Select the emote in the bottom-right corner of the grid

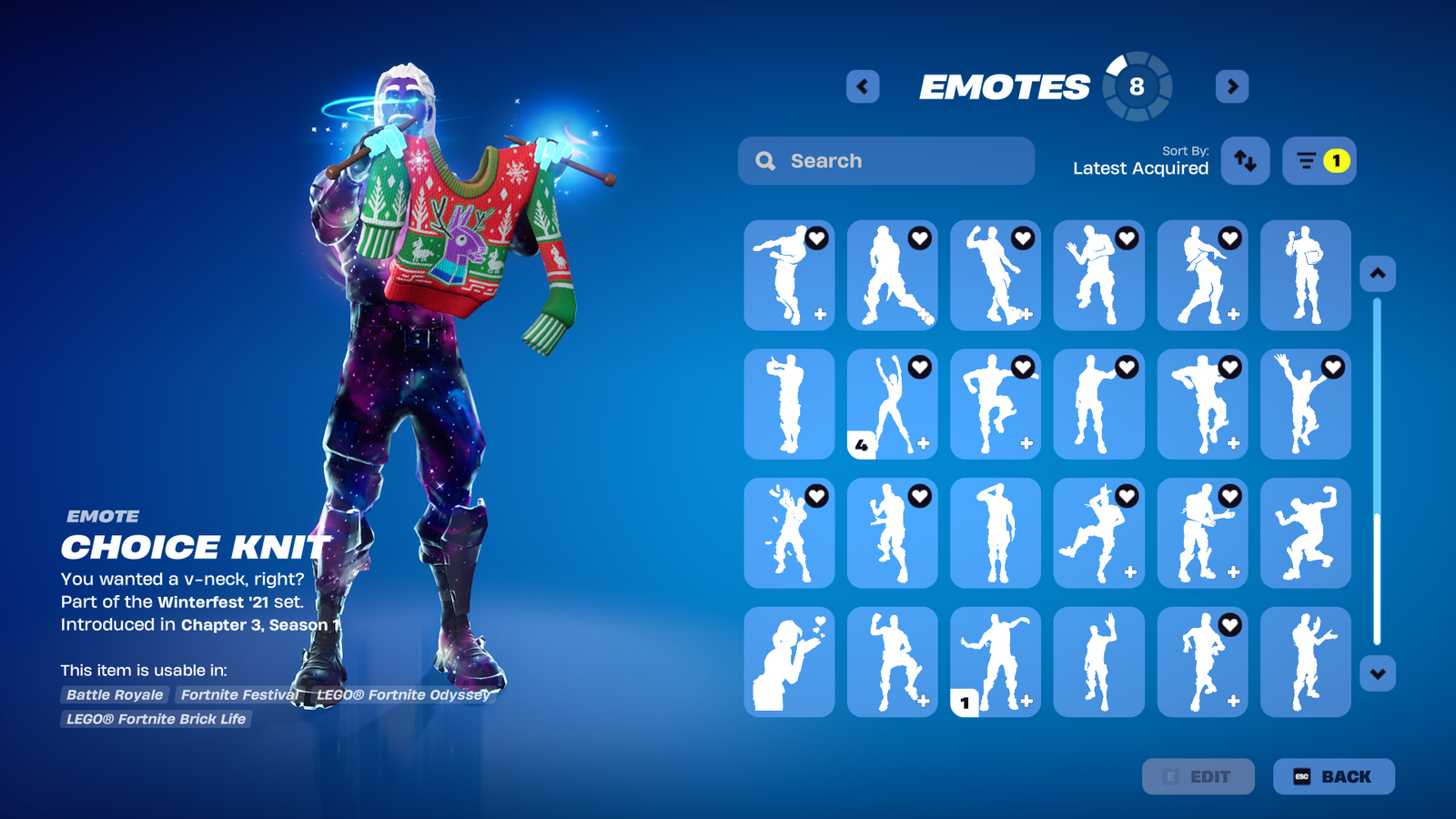[x=1306, y=662]
